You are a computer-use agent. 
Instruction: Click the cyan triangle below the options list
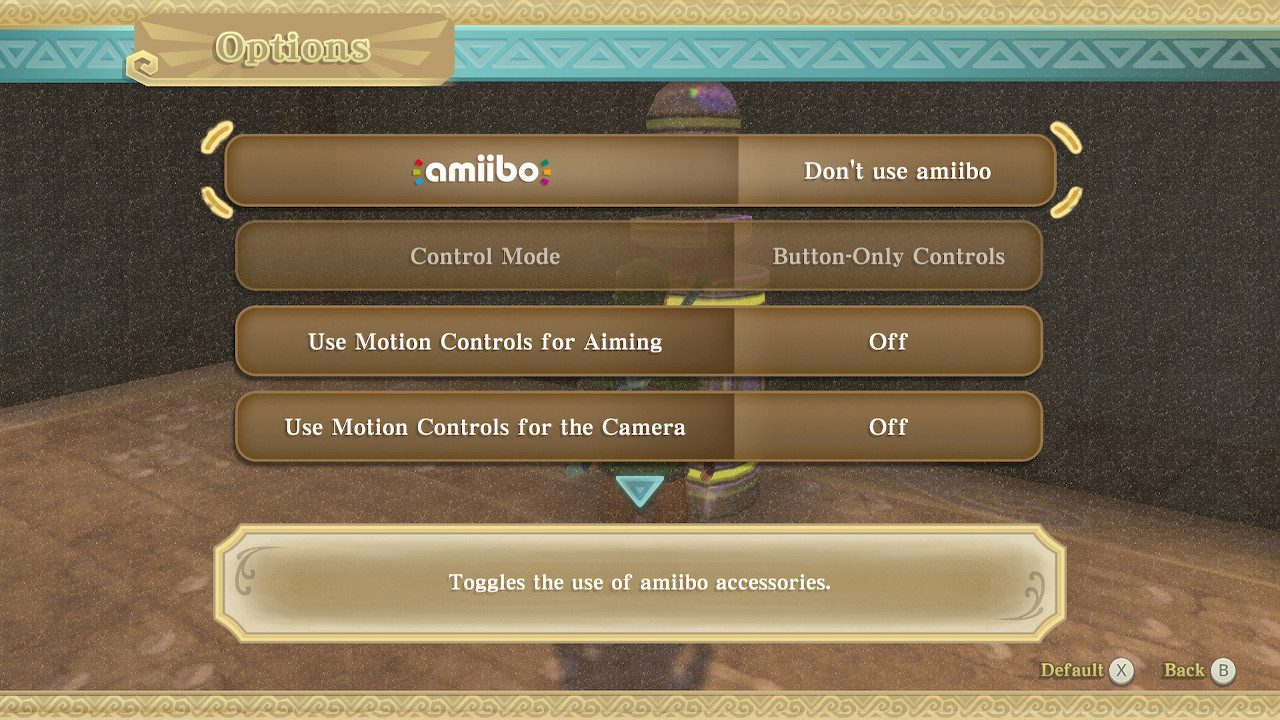click(x=639, y=492)
